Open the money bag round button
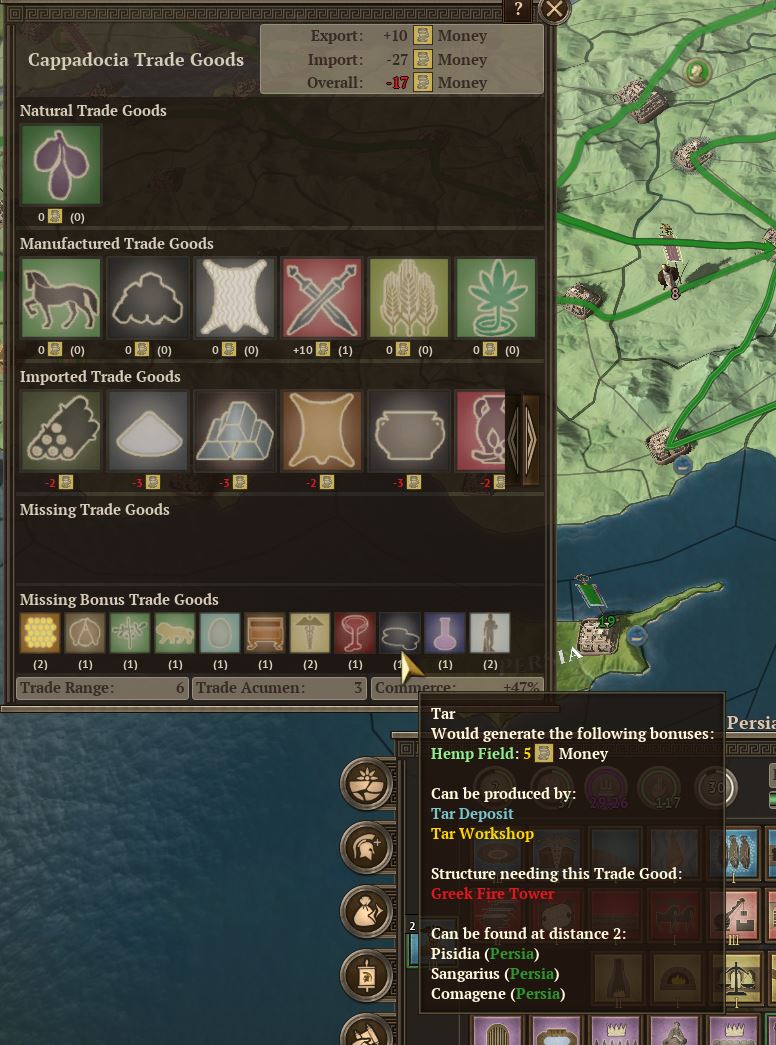Screen dimensions: 776x1045 pos(367,911)
